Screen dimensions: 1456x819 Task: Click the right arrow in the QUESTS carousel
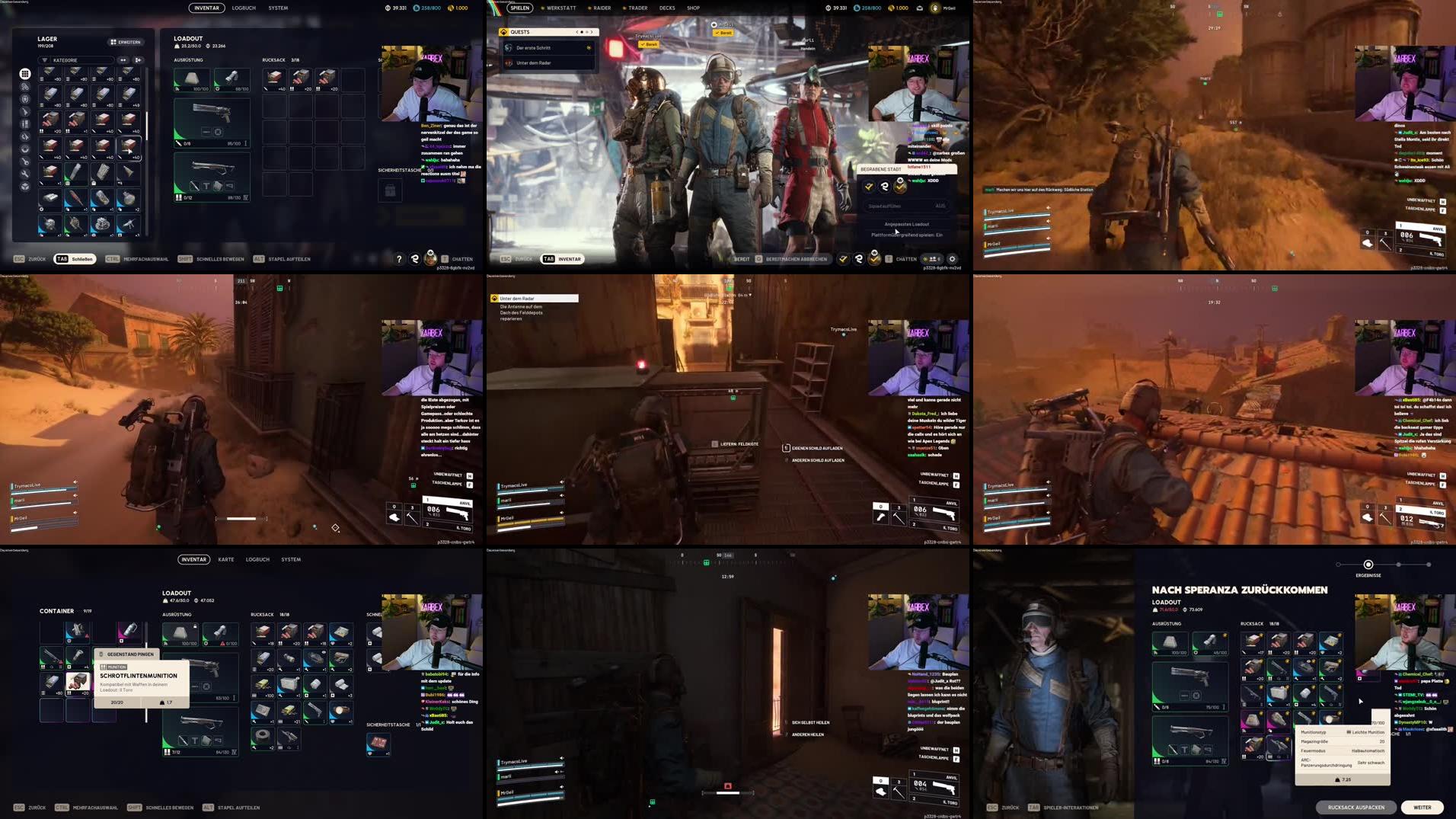click(592, 32)
